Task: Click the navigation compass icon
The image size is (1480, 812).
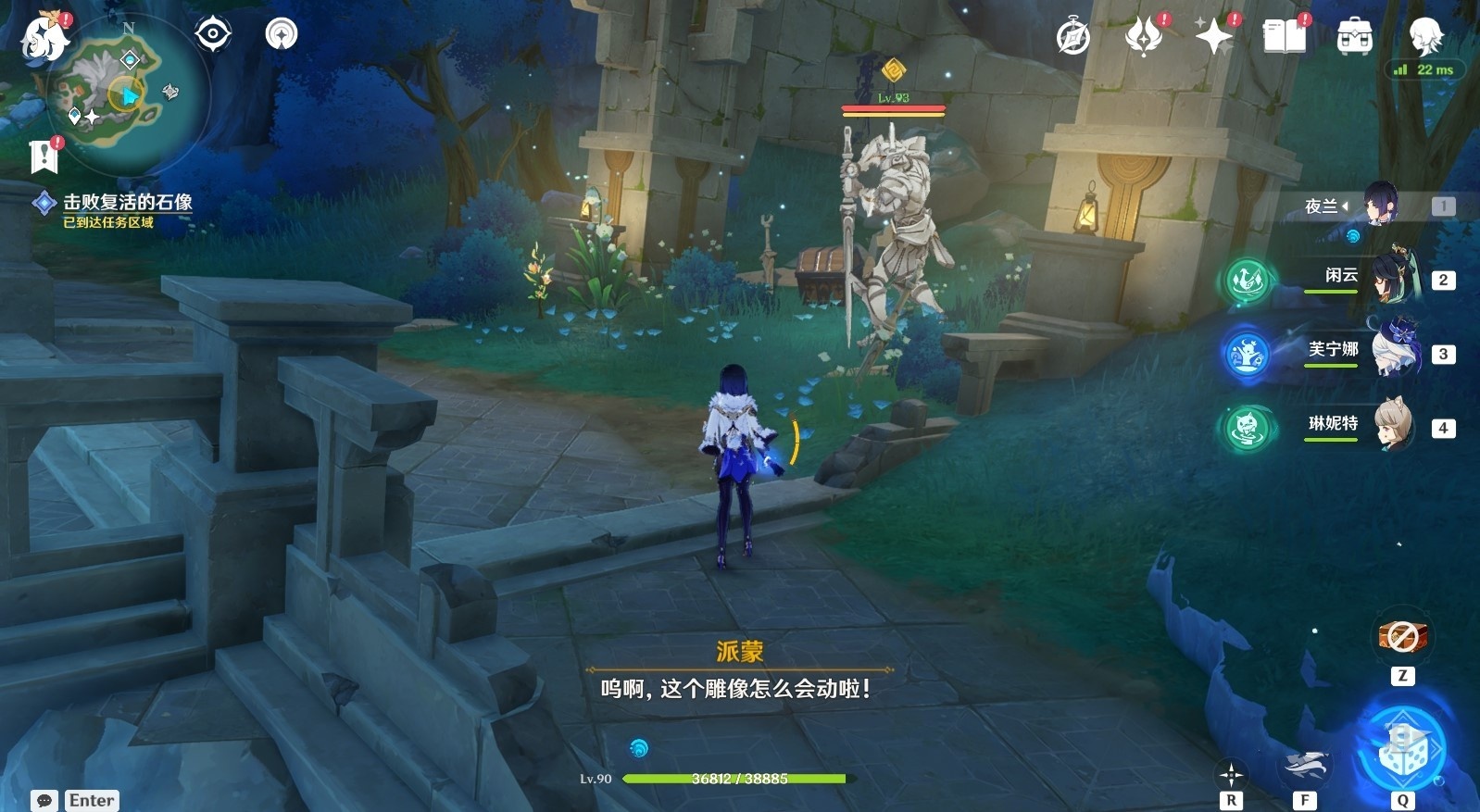Action: (x=280, y=33)
